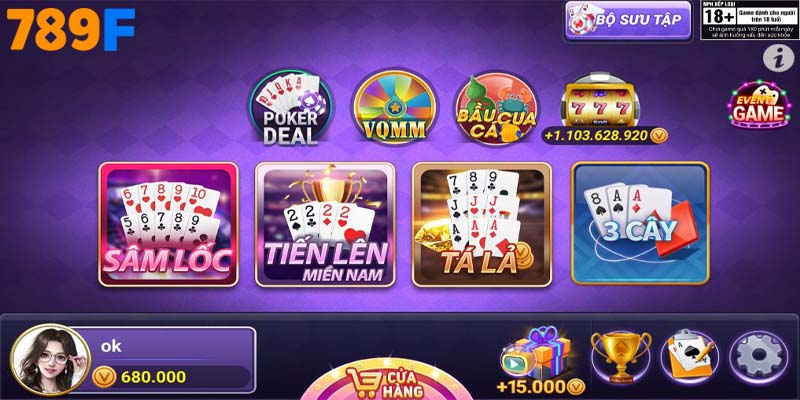The image size is (800, 400).
Task: Open the VQMM lucky wheel
Action: coord(393,107)
